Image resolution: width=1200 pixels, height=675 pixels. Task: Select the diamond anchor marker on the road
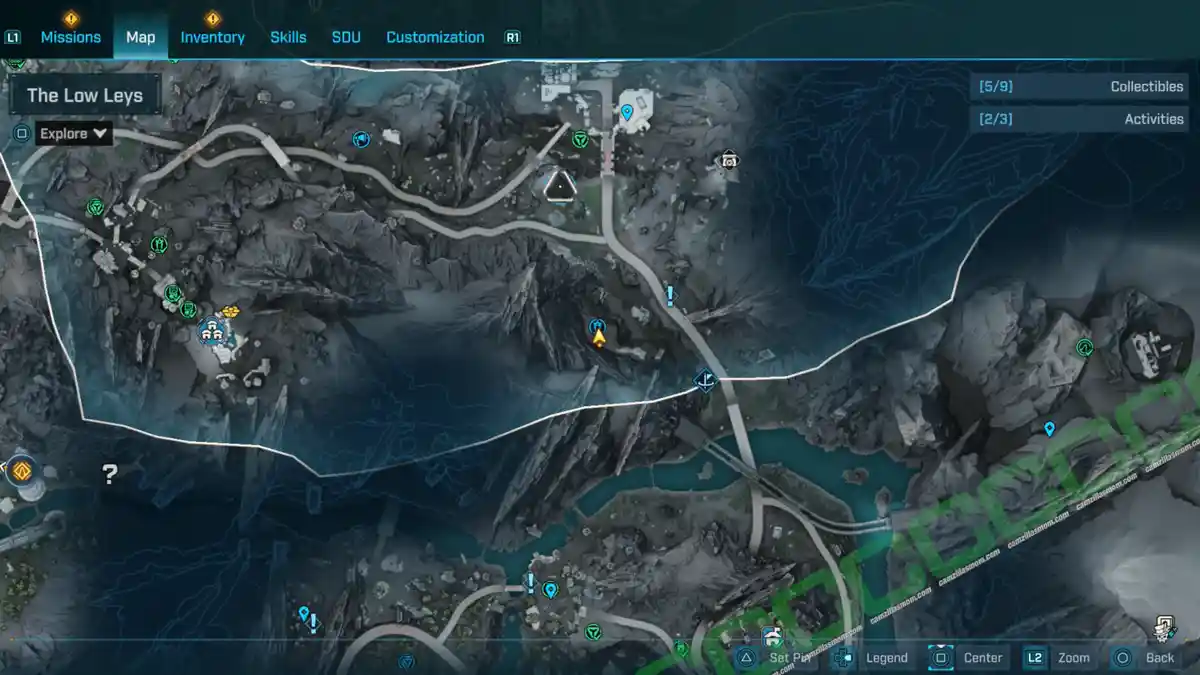[706, 380]
